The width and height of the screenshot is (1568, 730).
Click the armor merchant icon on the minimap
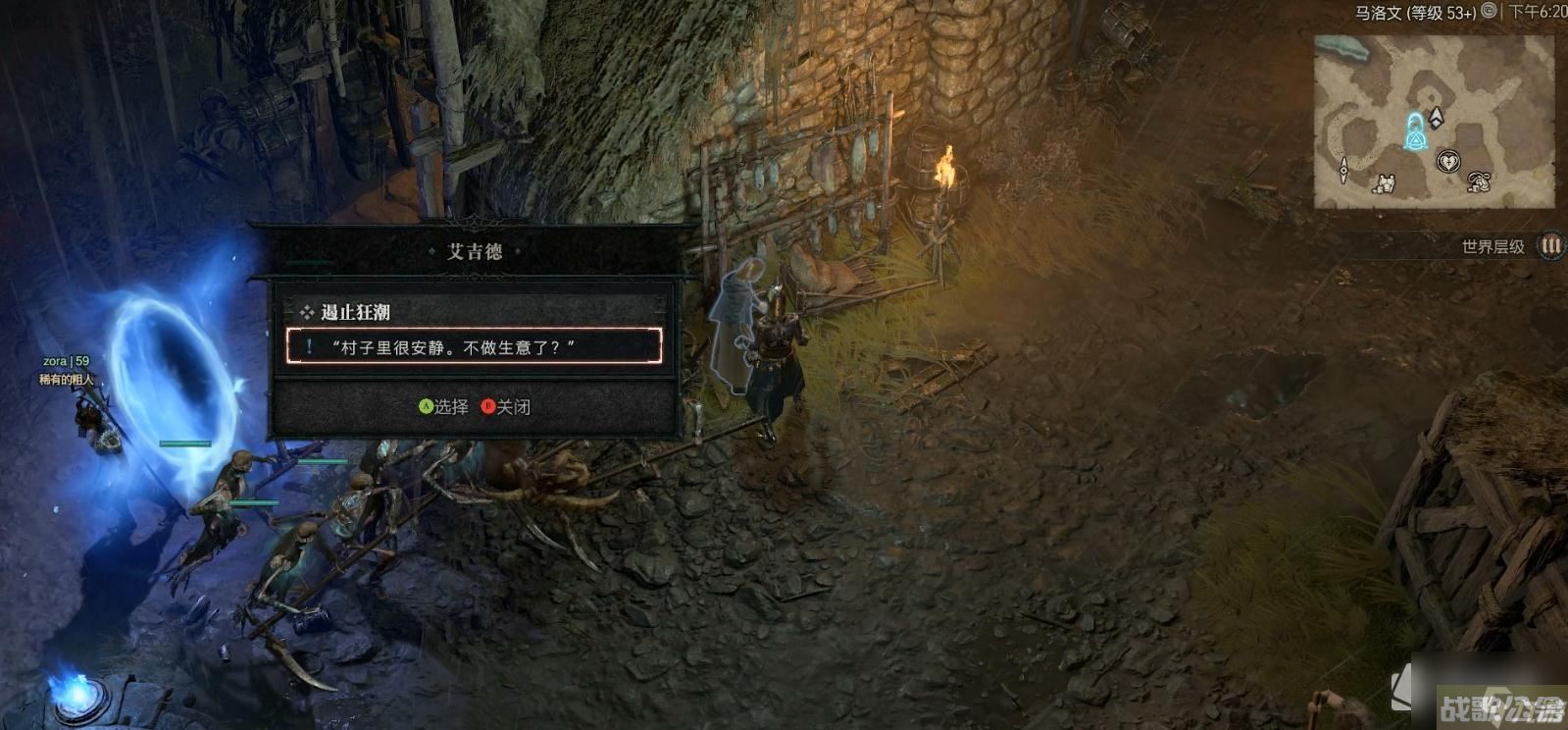(x=1386, y=183)
